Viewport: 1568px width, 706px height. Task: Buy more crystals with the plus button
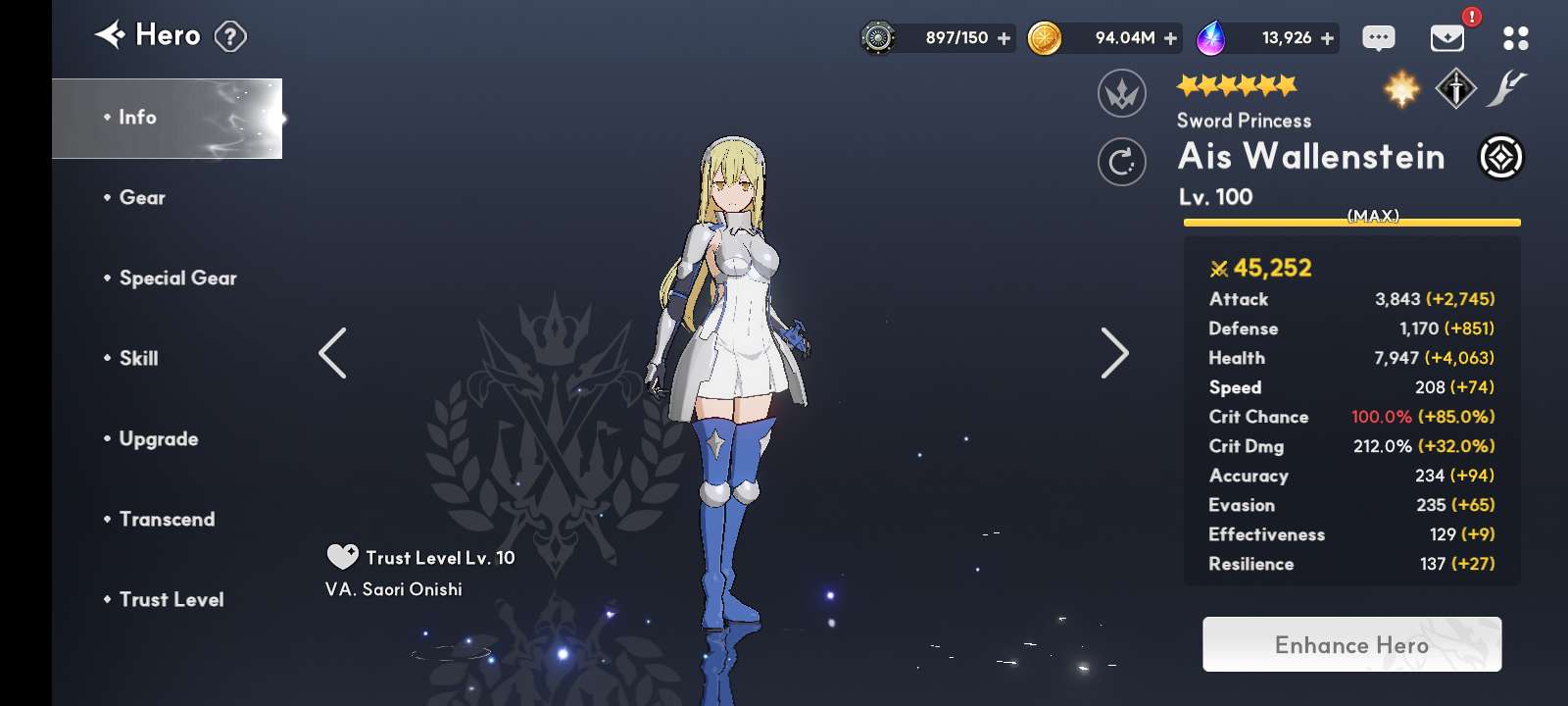click(1328, 38)
